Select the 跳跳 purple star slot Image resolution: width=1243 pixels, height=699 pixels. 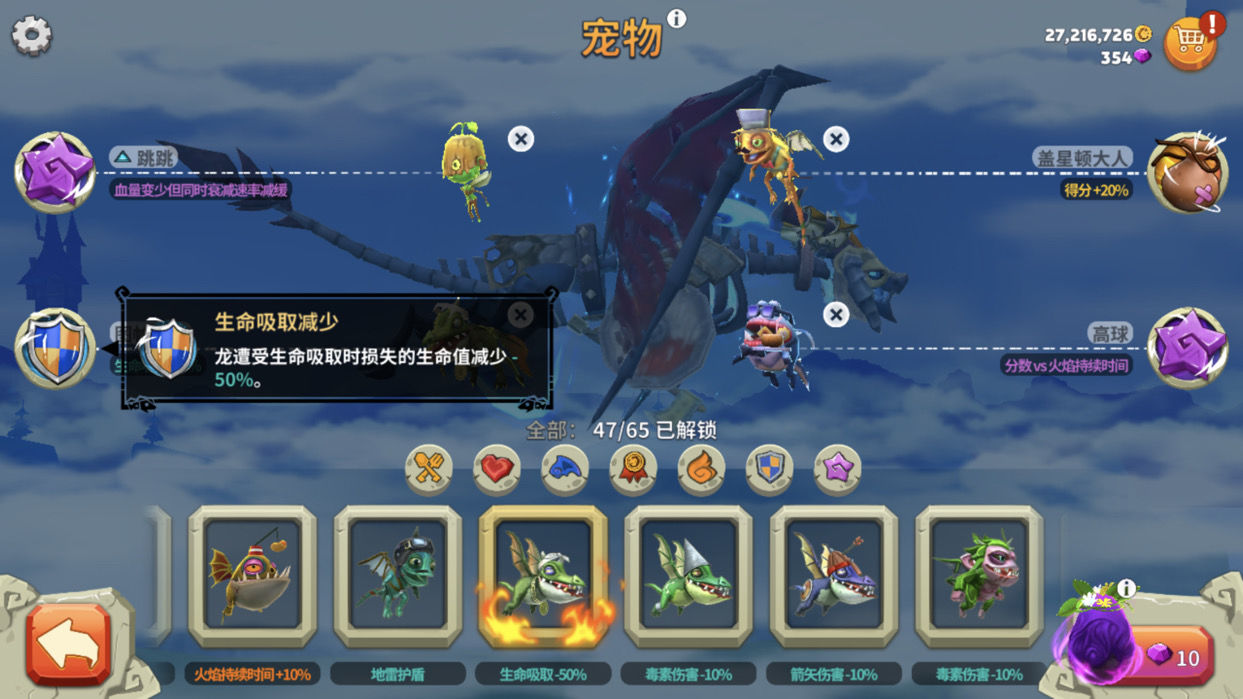pos(55,172)
